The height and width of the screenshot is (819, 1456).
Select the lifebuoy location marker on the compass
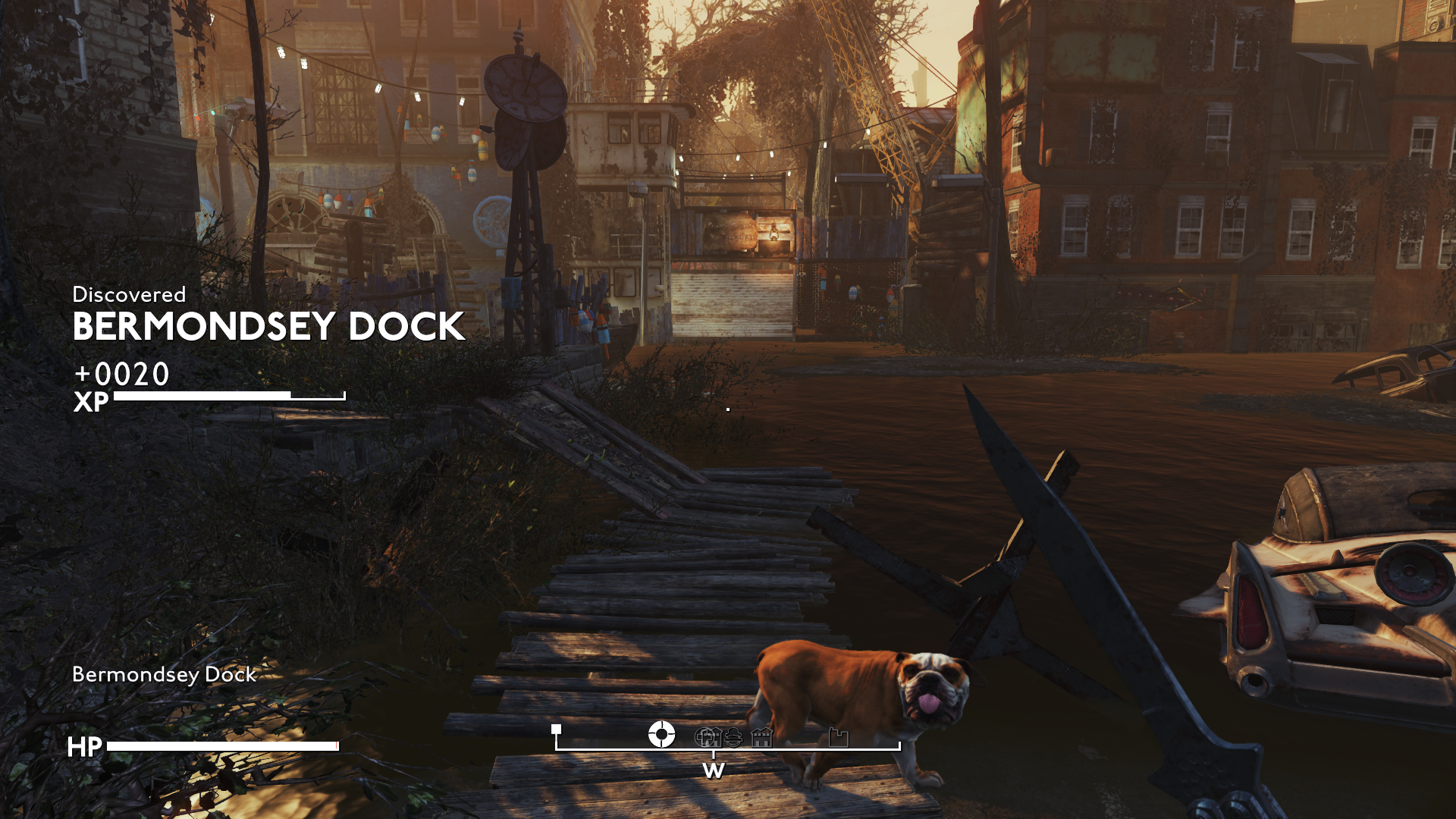pos(661,734)
